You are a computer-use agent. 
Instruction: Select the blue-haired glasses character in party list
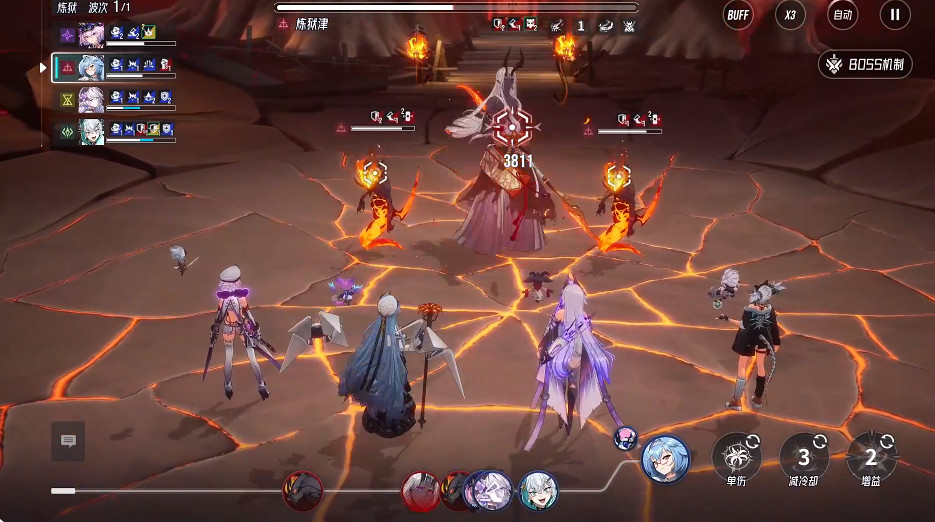tap(92, 68)
